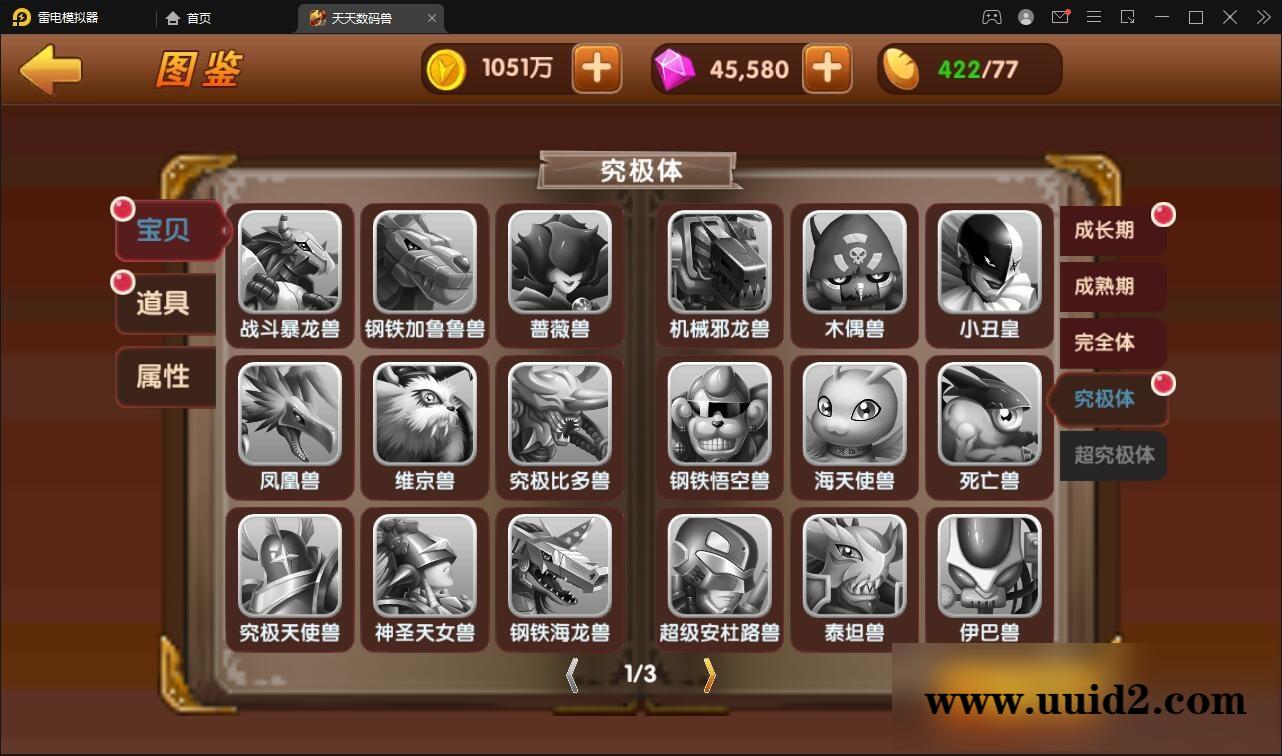Open the 属性 category tab
This screenshot has height=756, width=1282.
click(x=164, y=377)
